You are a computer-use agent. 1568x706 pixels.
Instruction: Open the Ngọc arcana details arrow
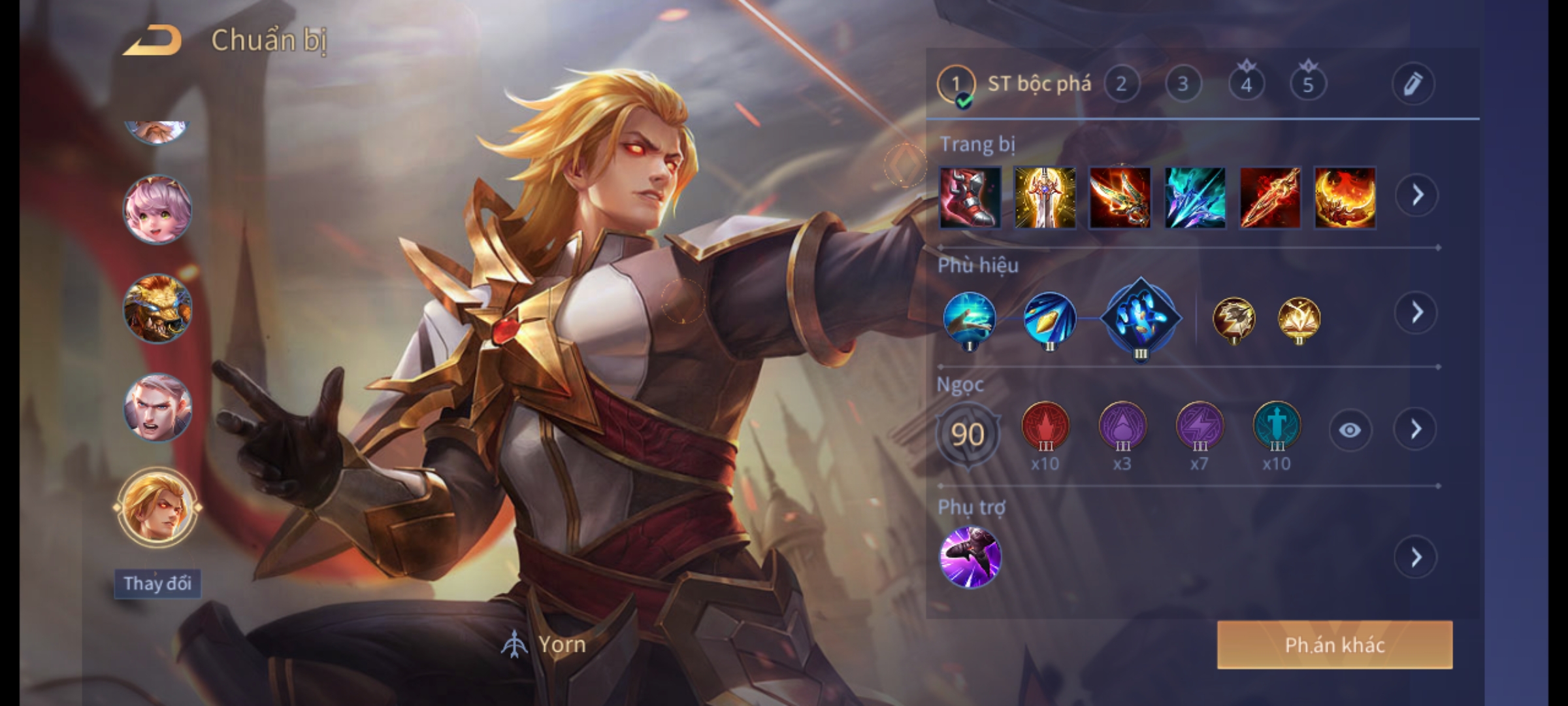(x=1416, y=429)
